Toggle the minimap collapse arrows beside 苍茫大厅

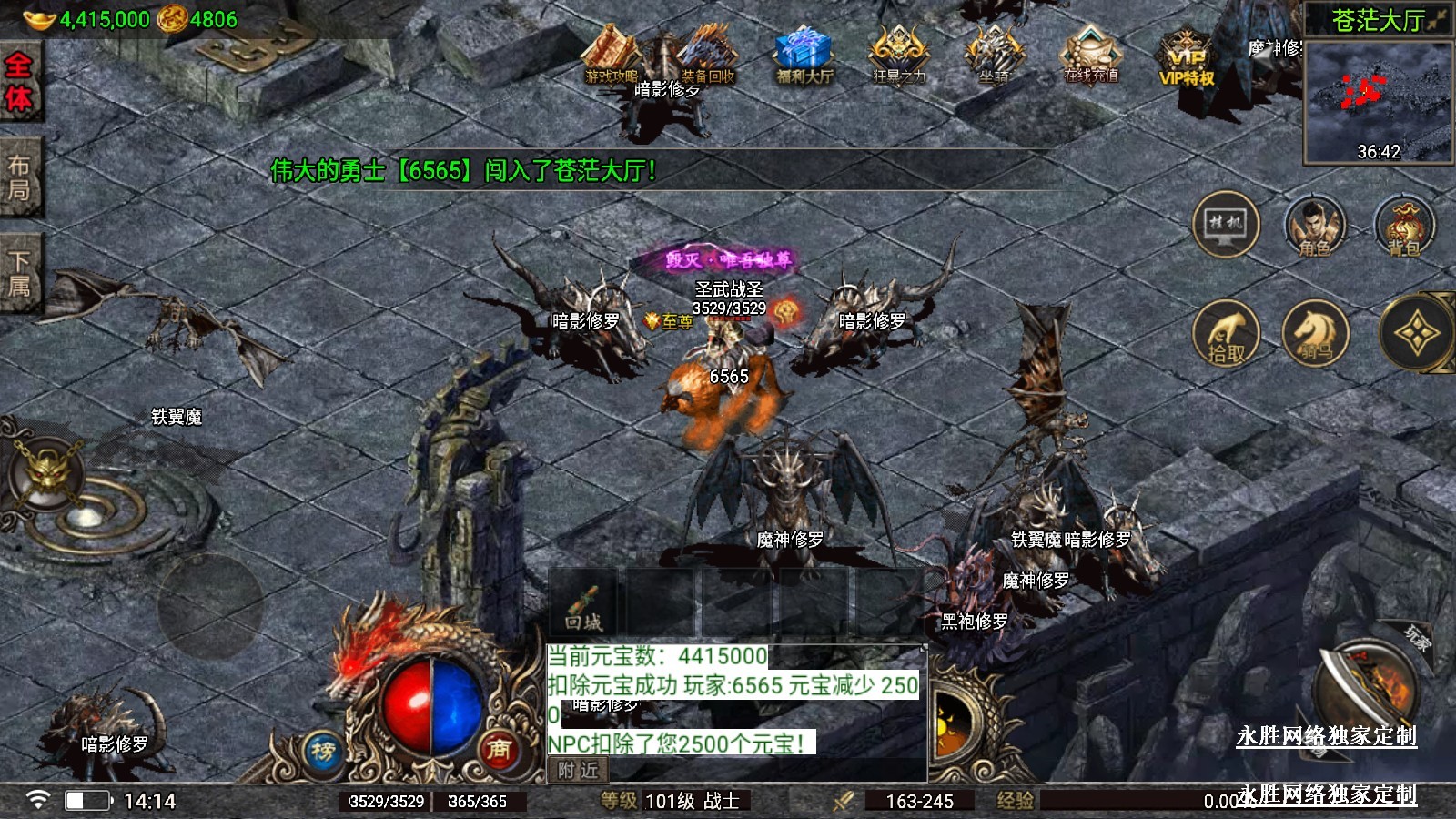[x=1437, y=20]
